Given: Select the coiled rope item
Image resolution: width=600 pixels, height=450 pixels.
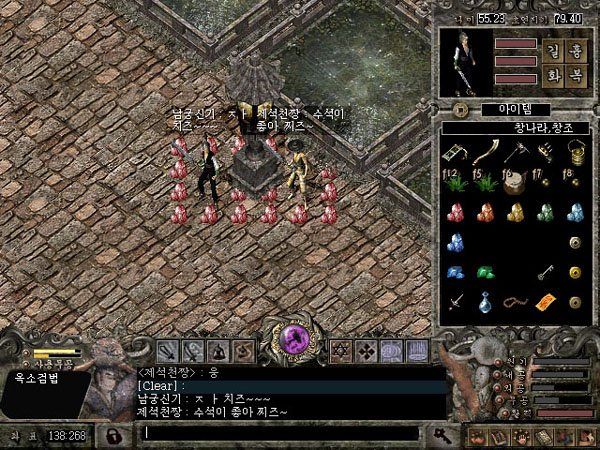Looking at the screenshot, I should 515,301.
